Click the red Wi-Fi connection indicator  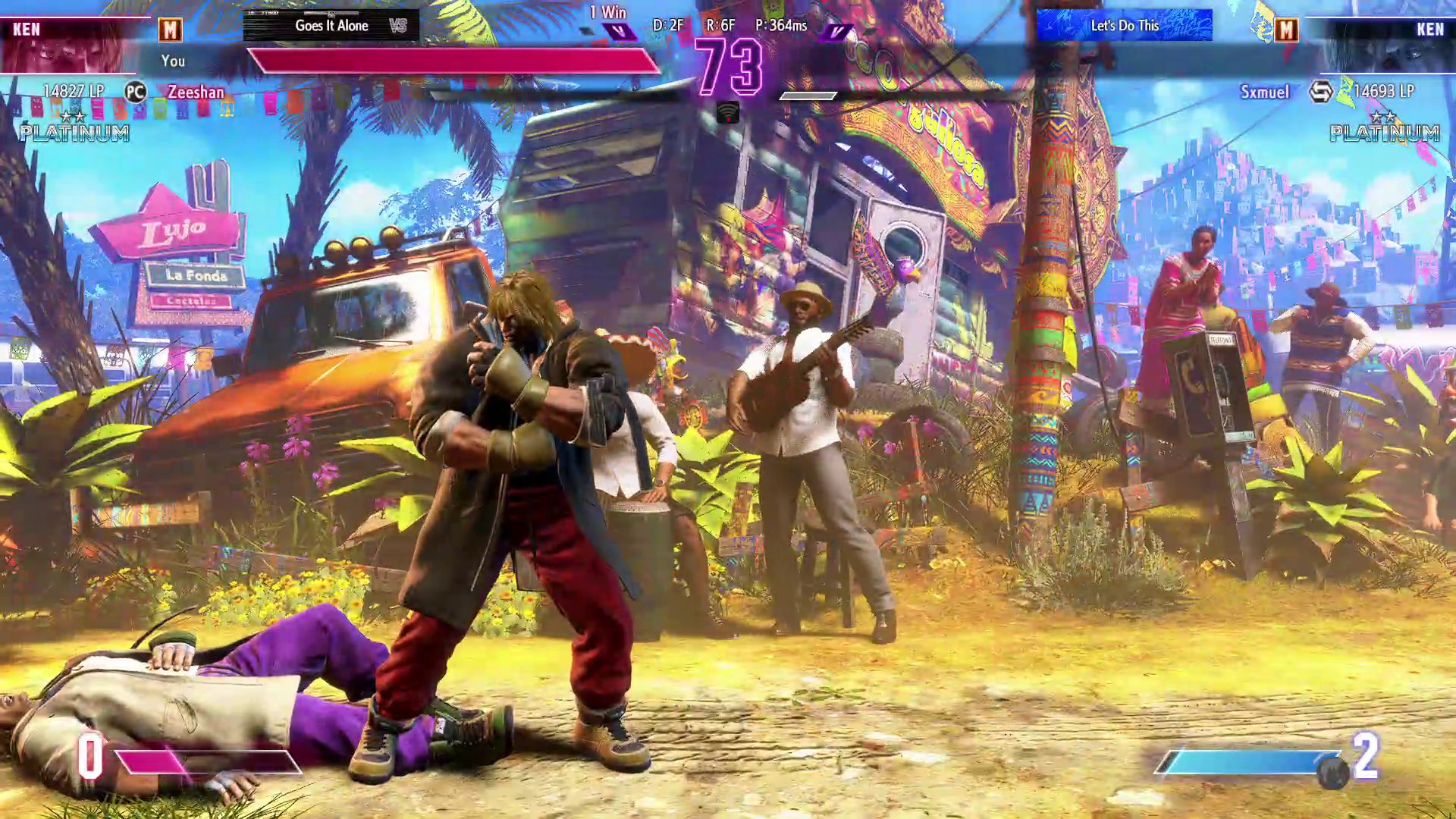point(728,113)
